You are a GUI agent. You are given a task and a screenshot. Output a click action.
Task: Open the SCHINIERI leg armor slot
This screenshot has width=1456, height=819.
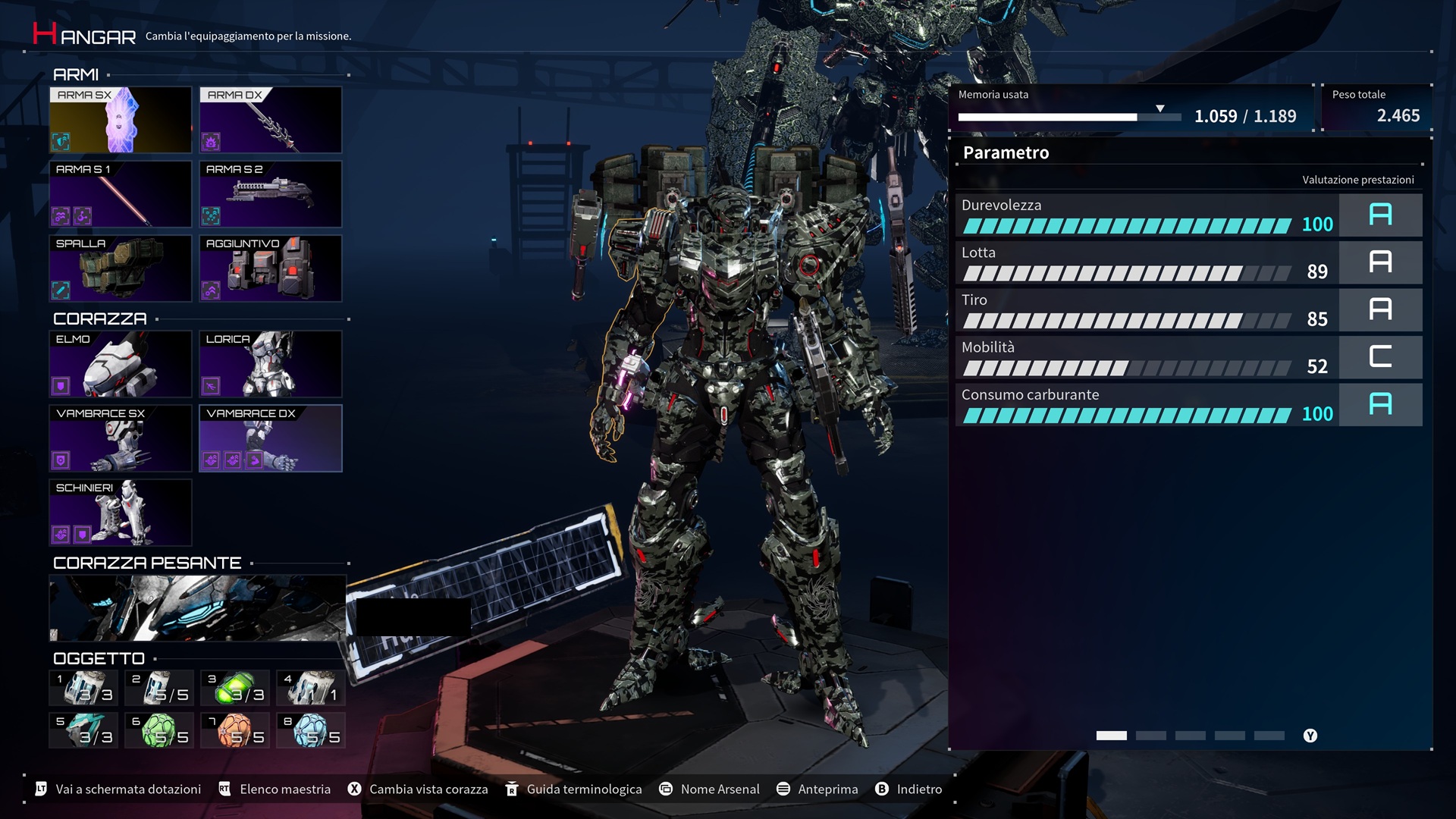(x=120, y=513)
